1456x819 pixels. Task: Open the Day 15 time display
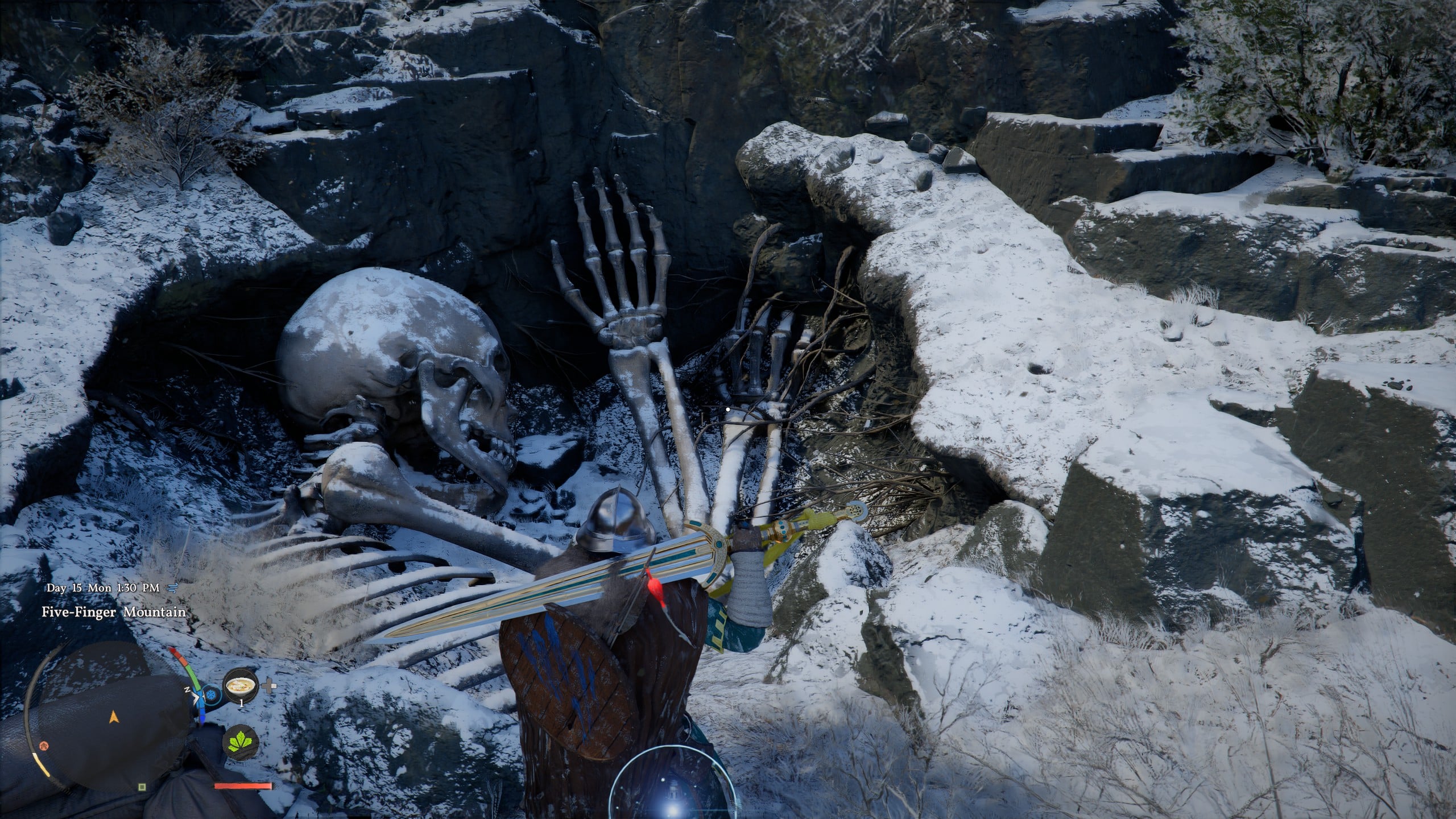[65, 588]
